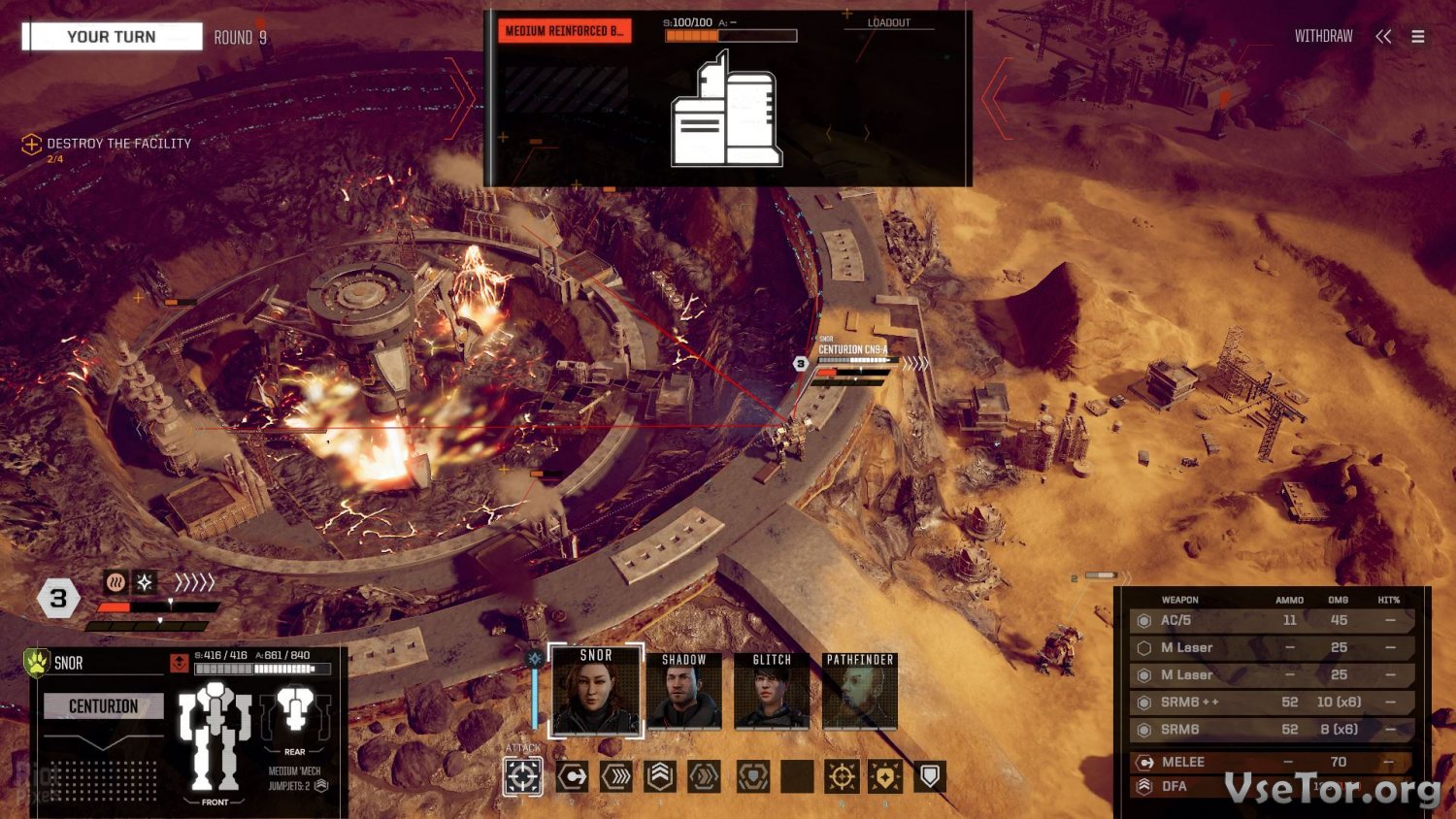Select the Pathfinder pilot portrait
Image resolution: width=1456 pixels, height=819 pixels.
860,691
